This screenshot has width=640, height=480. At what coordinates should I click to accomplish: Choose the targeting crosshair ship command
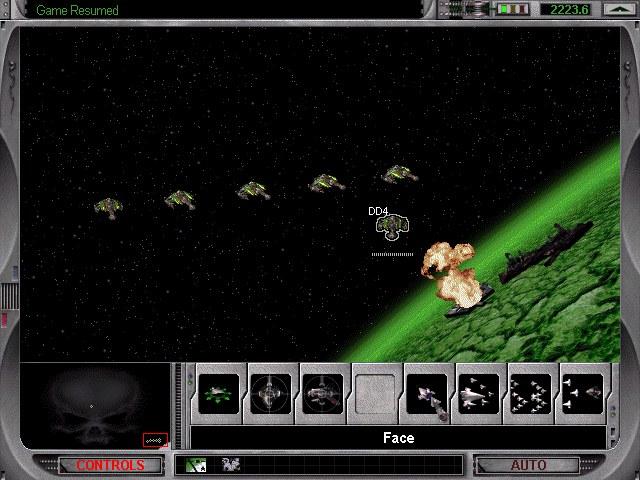tap(272, 393)
